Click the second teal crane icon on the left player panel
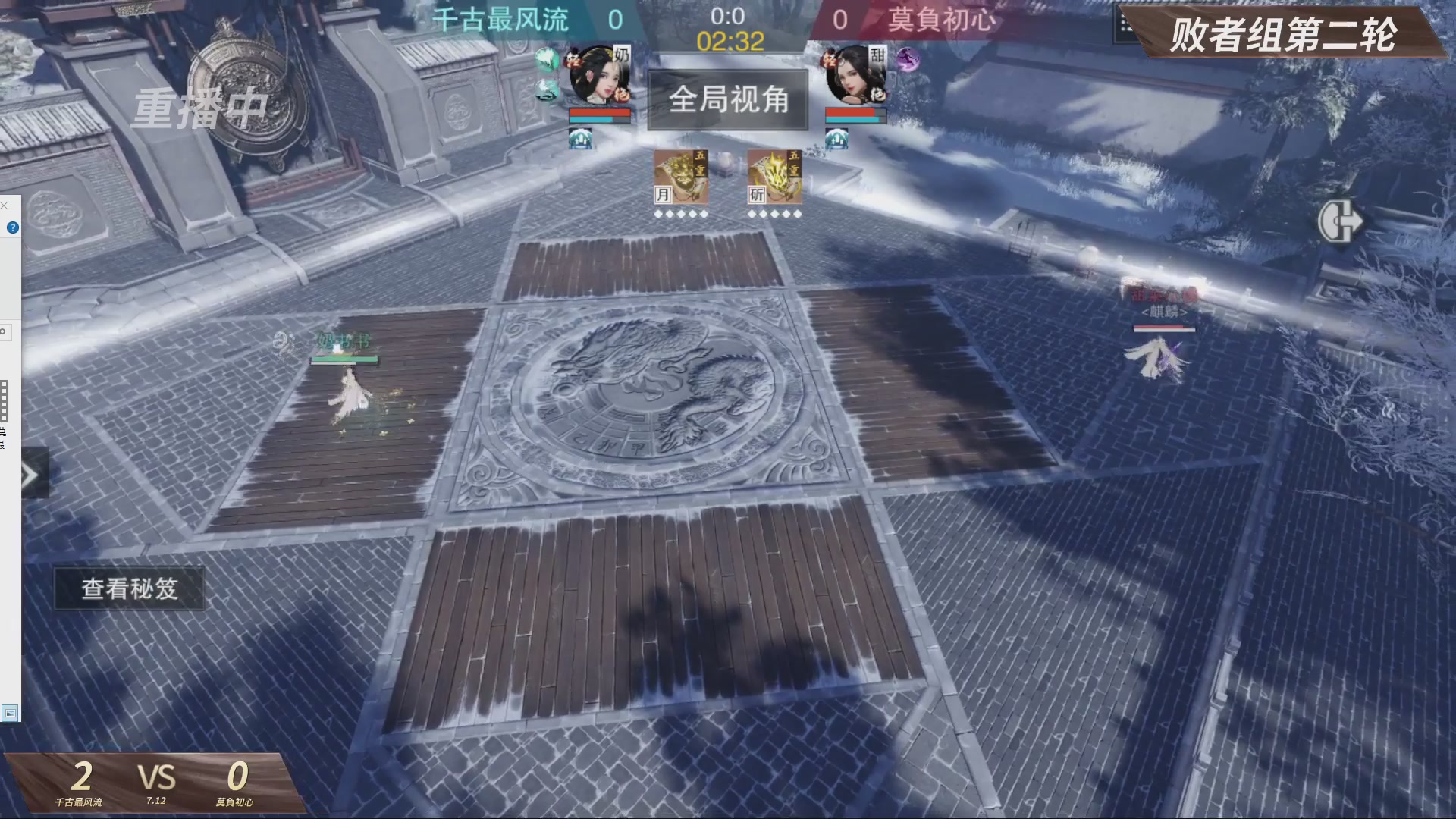Screen dimensions: 1456x819 click(x=544, y=89)
